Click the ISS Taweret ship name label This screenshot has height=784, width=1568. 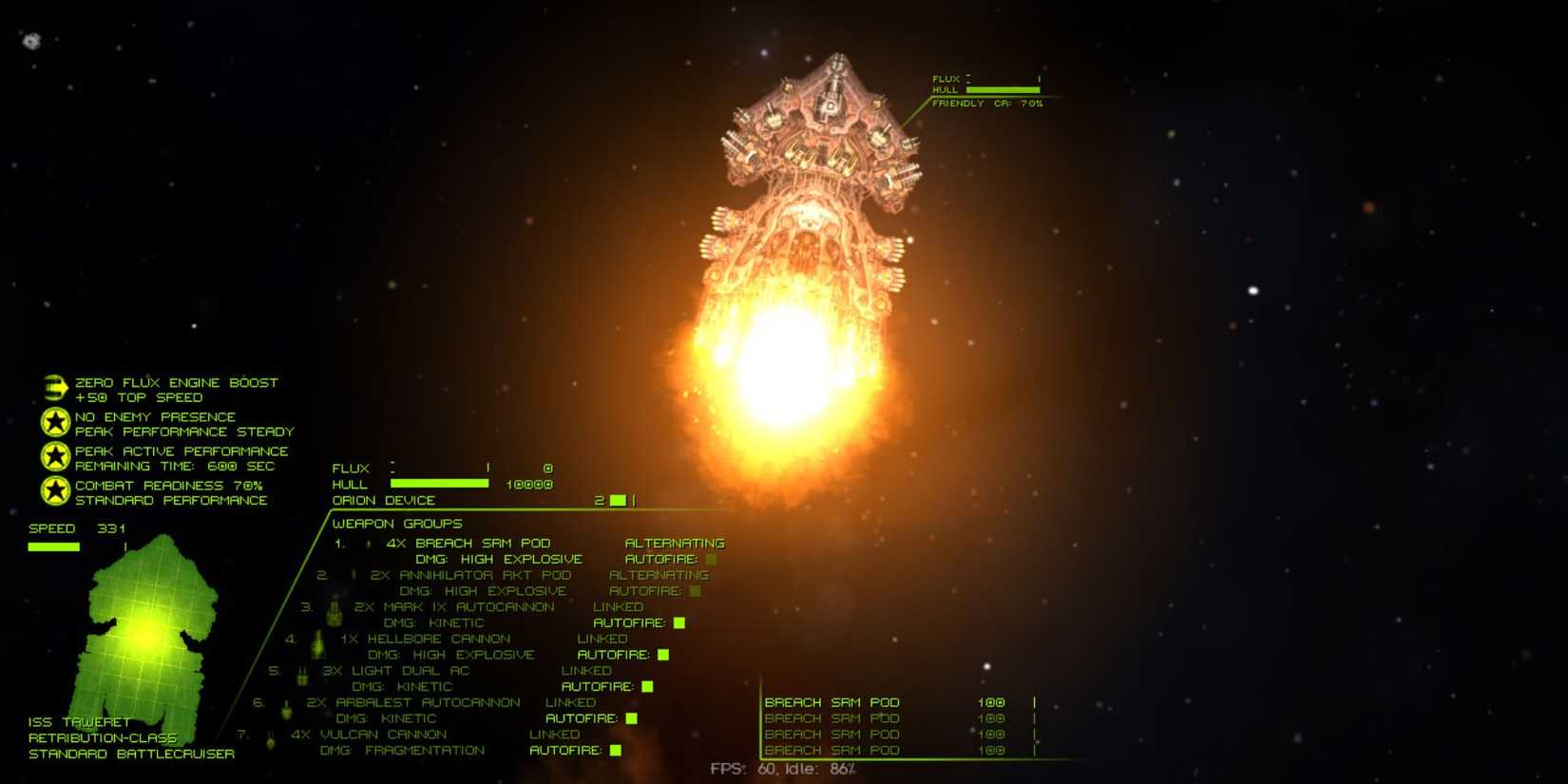point(78,720)
